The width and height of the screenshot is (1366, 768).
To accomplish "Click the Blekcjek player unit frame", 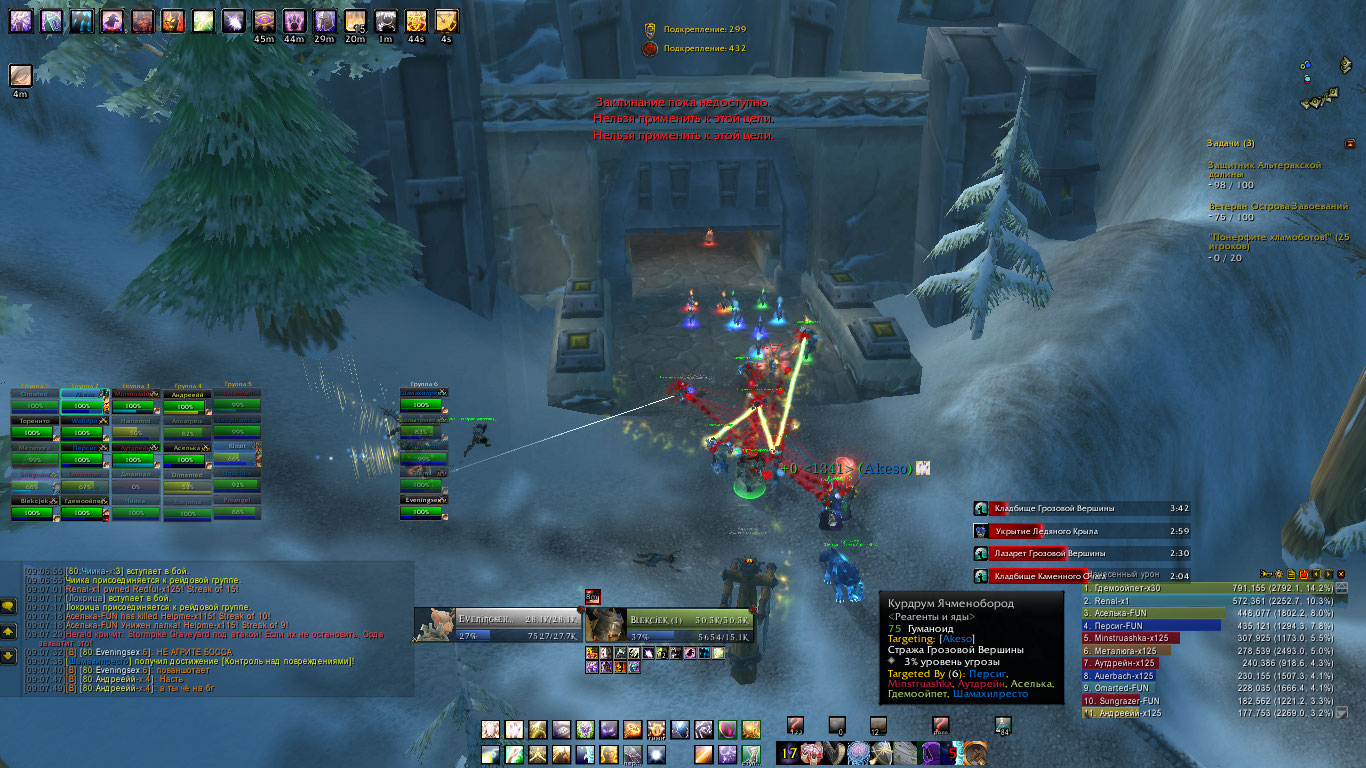I will (668, 625).
